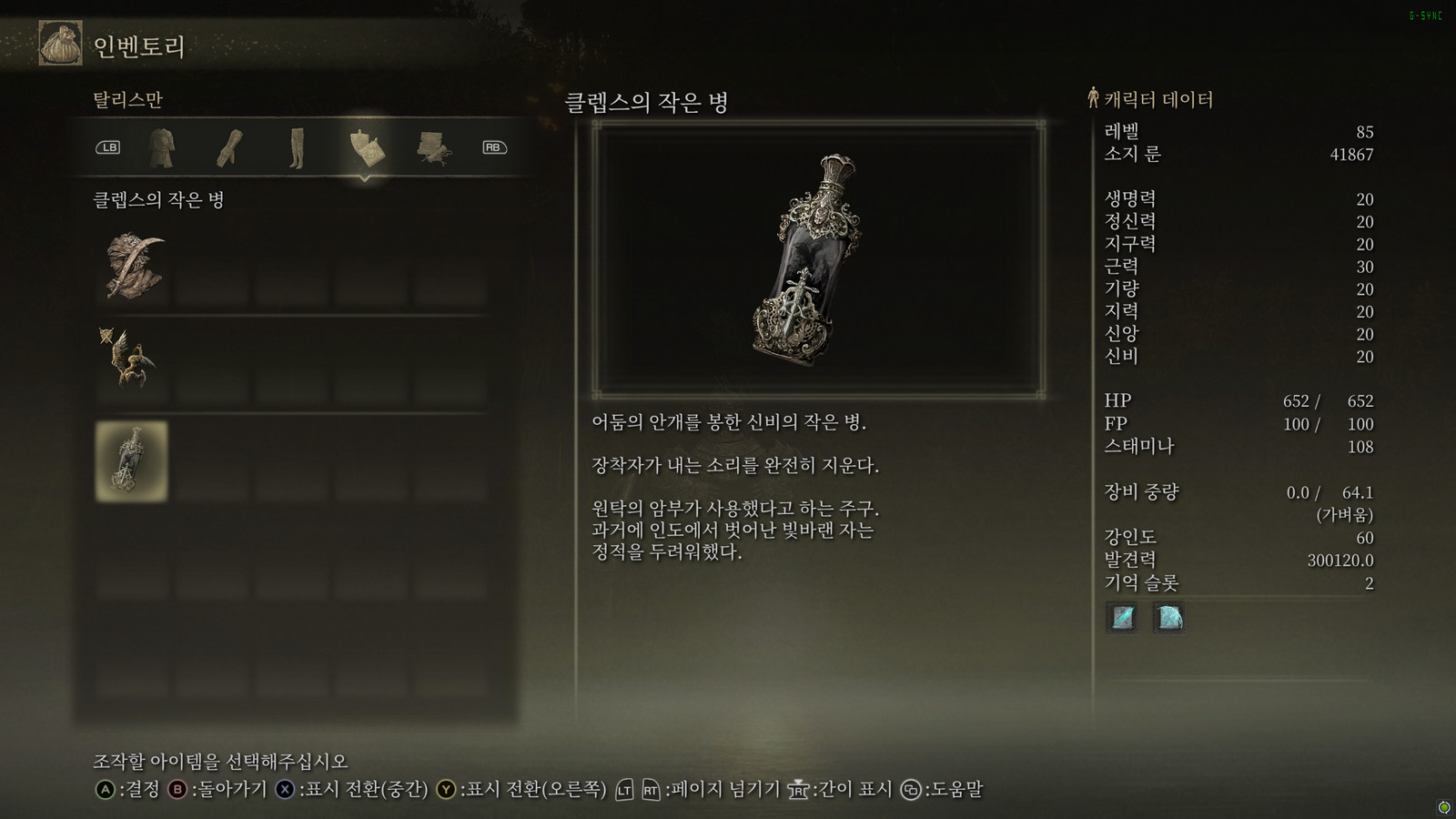Screen dimensions: 1456x819
Task: Select the gauntlets category icon
Action: [231, 147]
